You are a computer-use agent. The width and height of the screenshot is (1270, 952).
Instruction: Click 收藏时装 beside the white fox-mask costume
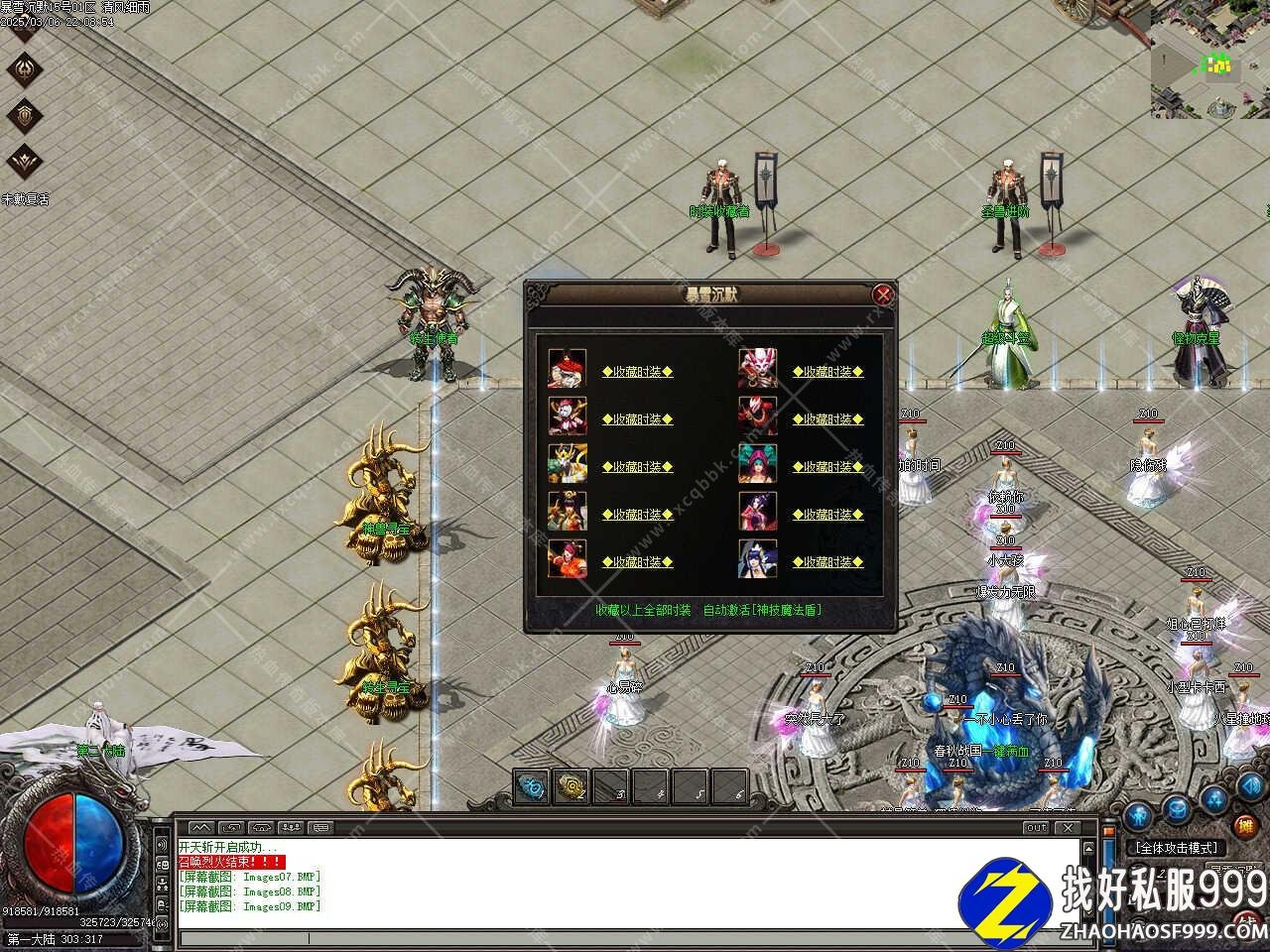[x=827, y=372]
